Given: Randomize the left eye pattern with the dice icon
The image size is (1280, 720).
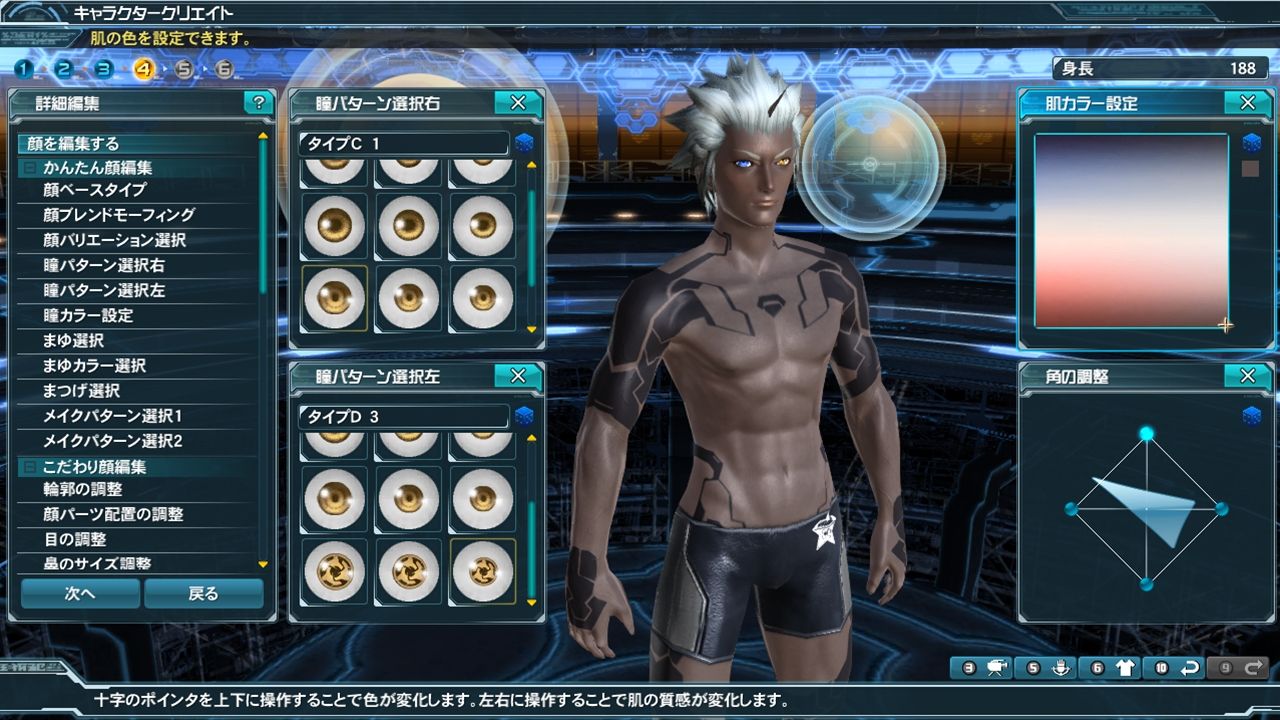Looking at the screenshot, I should 524,417.
